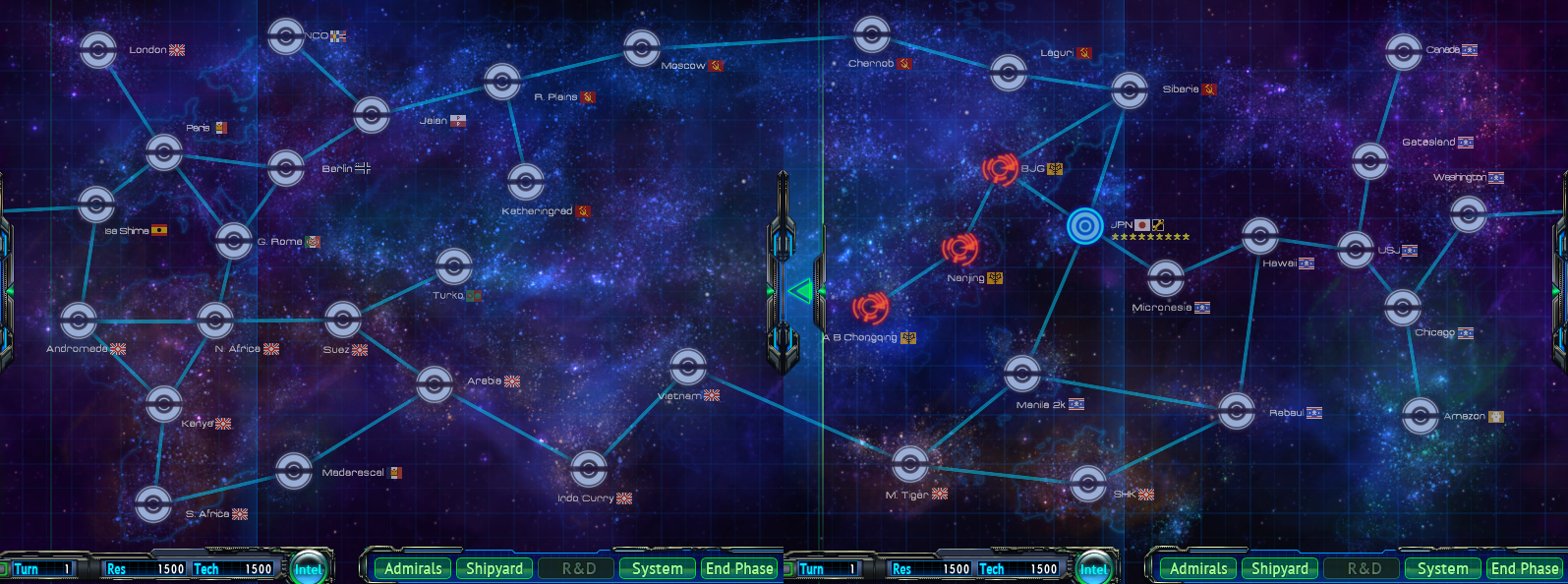Target the red Nanjing enemy system
1568x584 pixels.
pyautogui.click(x=959, y=249)
